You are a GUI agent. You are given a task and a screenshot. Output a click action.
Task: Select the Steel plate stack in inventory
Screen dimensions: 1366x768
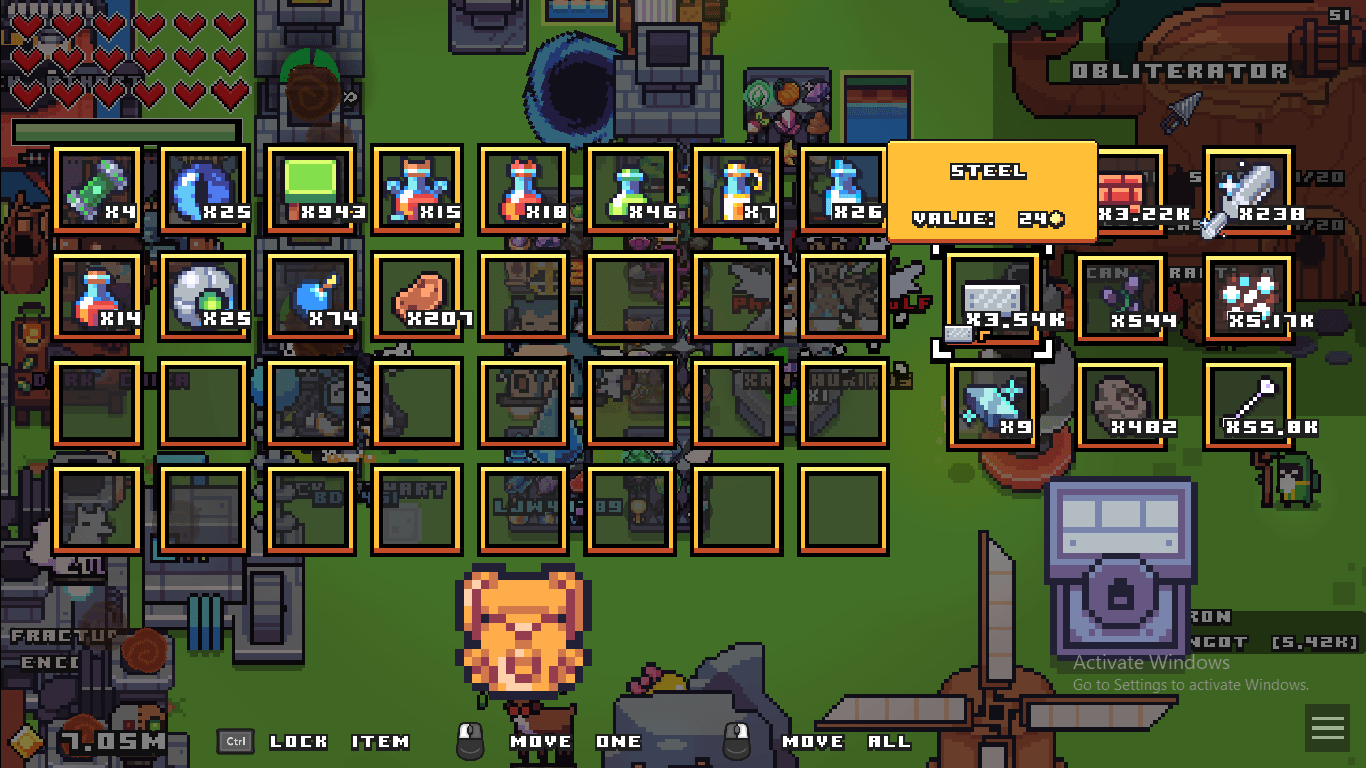(x=991, y=295)
